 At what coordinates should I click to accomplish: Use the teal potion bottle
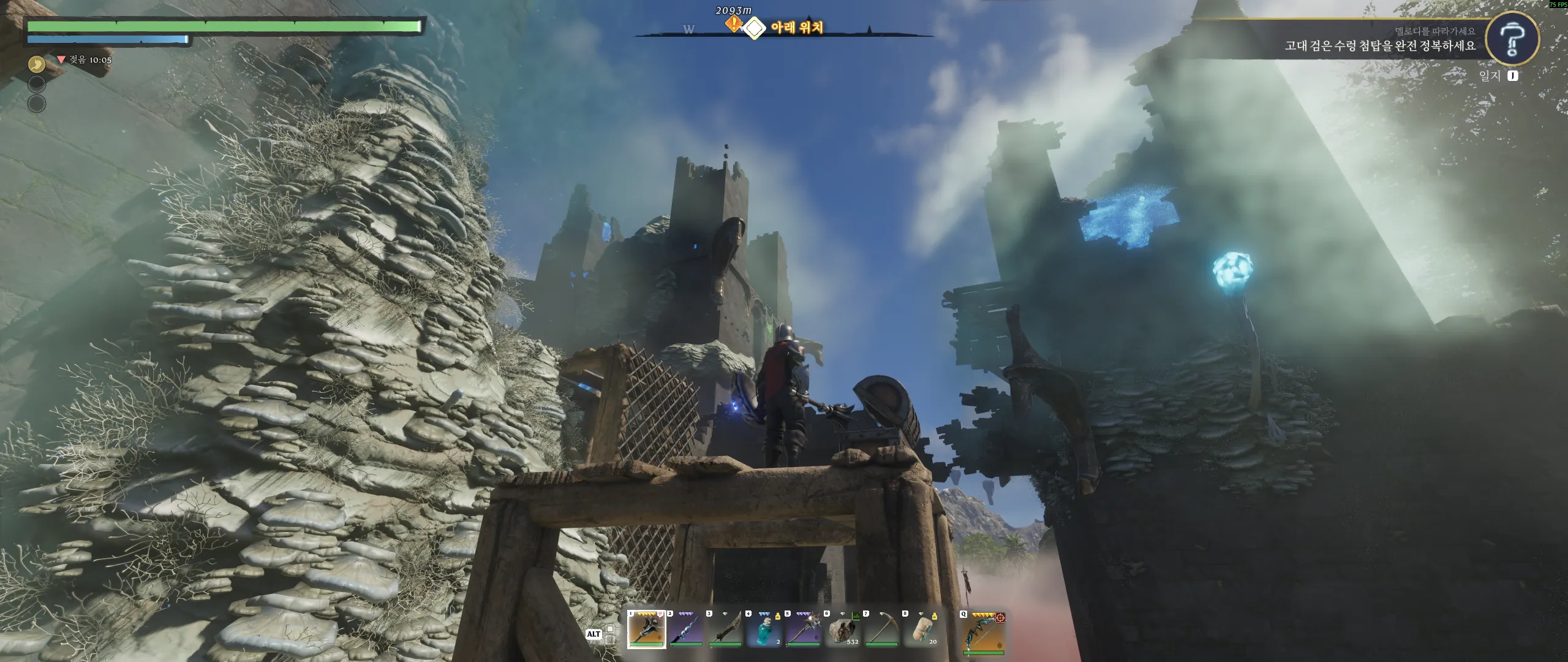pos(764,630)
